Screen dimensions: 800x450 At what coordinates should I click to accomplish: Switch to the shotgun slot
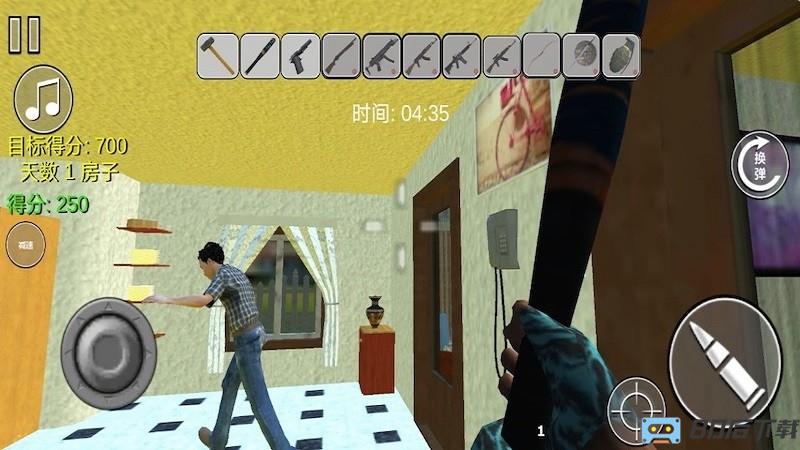click(x=340, y=55)
